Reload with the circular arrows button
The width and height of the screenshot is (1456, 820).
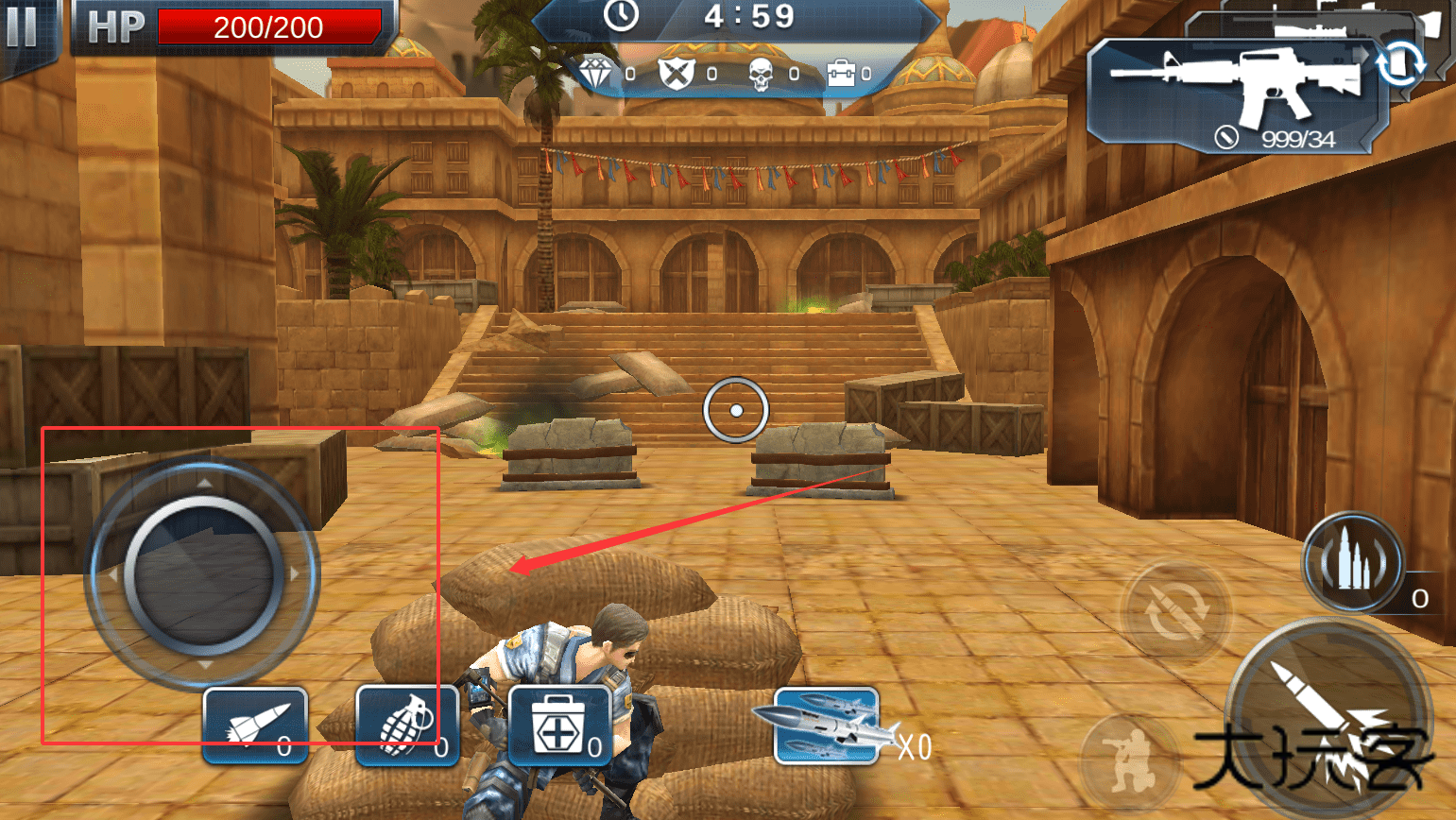(1175, 612)
